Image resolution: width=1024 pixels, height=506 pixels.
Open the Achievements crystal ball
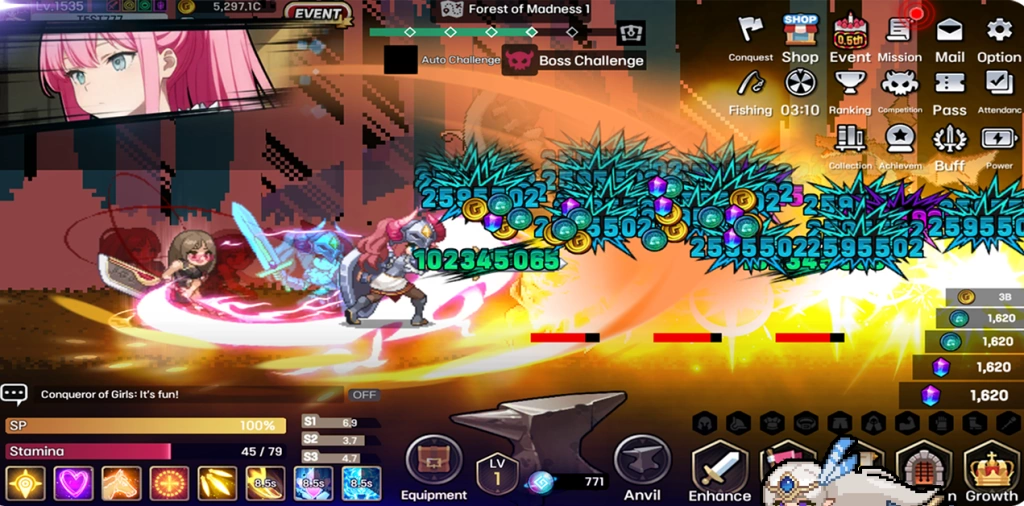(899, 146)
